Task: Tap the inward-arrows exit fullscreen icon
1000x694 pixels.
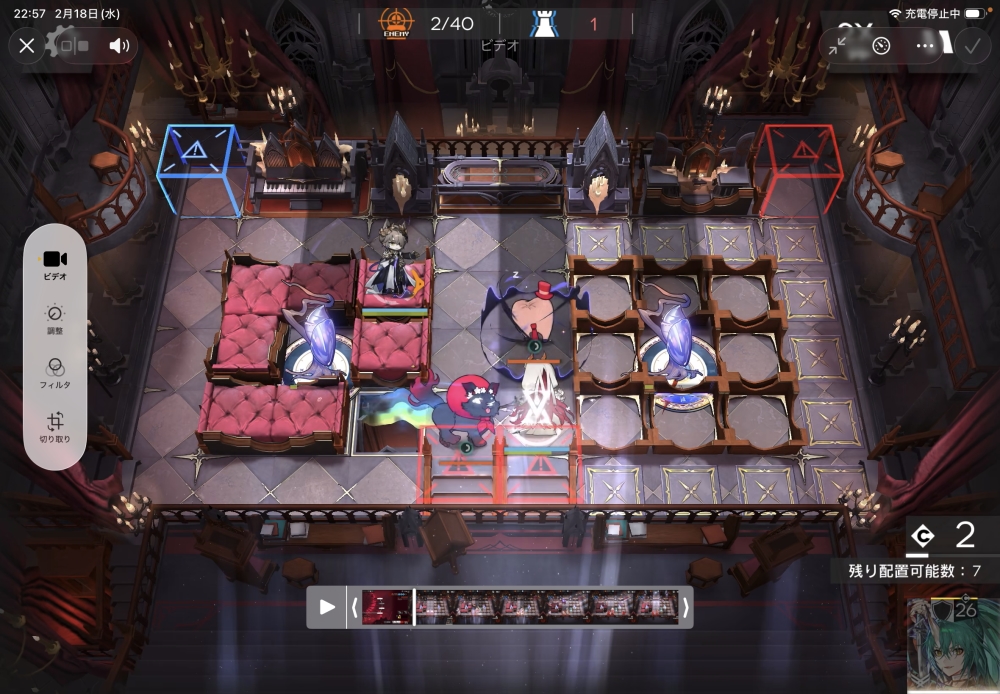Action: coord(838,46)
